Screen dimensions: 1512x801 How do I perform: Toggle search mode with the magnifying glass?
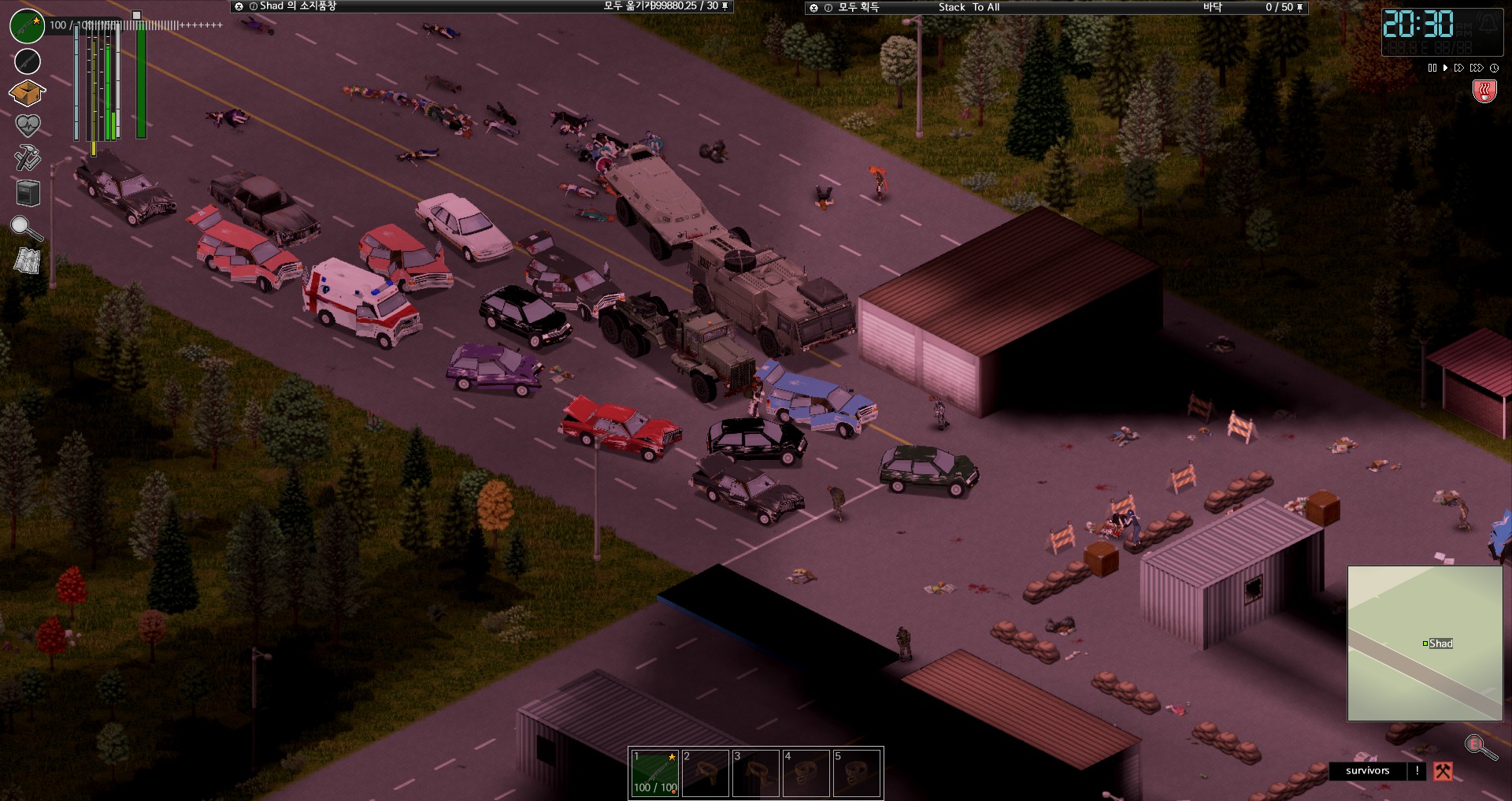26,228
